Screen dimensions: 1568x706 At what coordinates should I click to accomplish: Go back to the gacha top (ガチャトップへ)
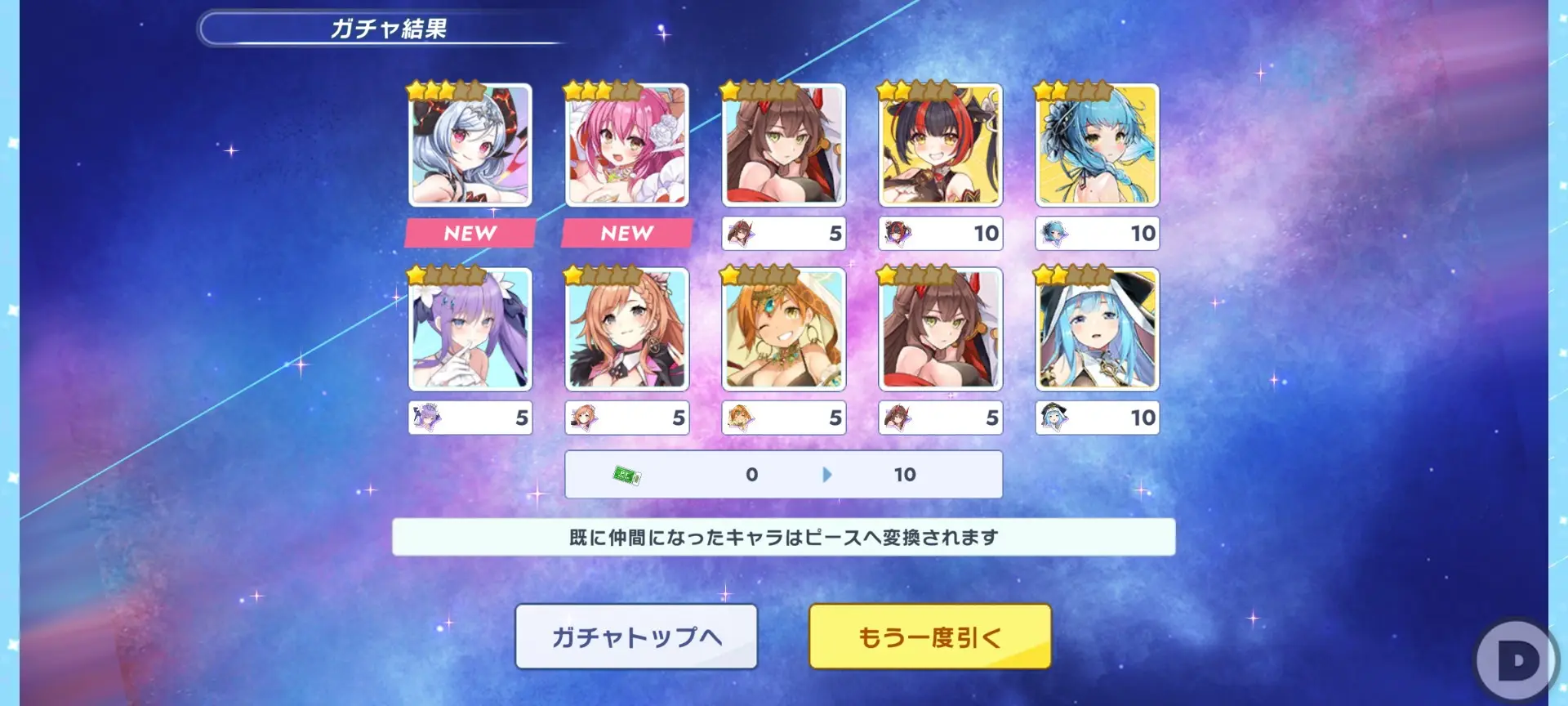(636, 637)
